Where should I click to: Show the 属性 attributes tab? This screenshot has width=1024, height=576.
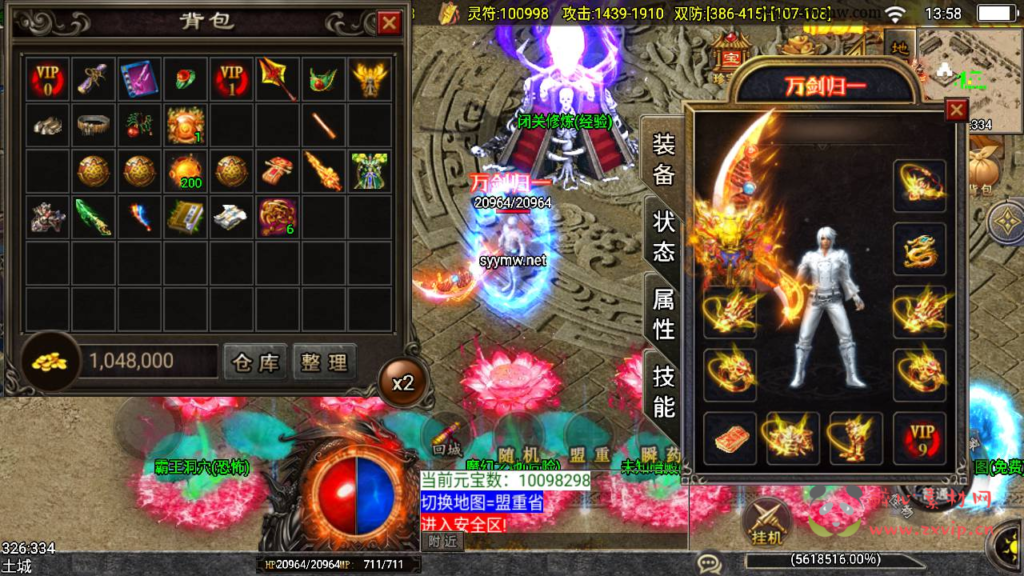click(x=664, y=313)
